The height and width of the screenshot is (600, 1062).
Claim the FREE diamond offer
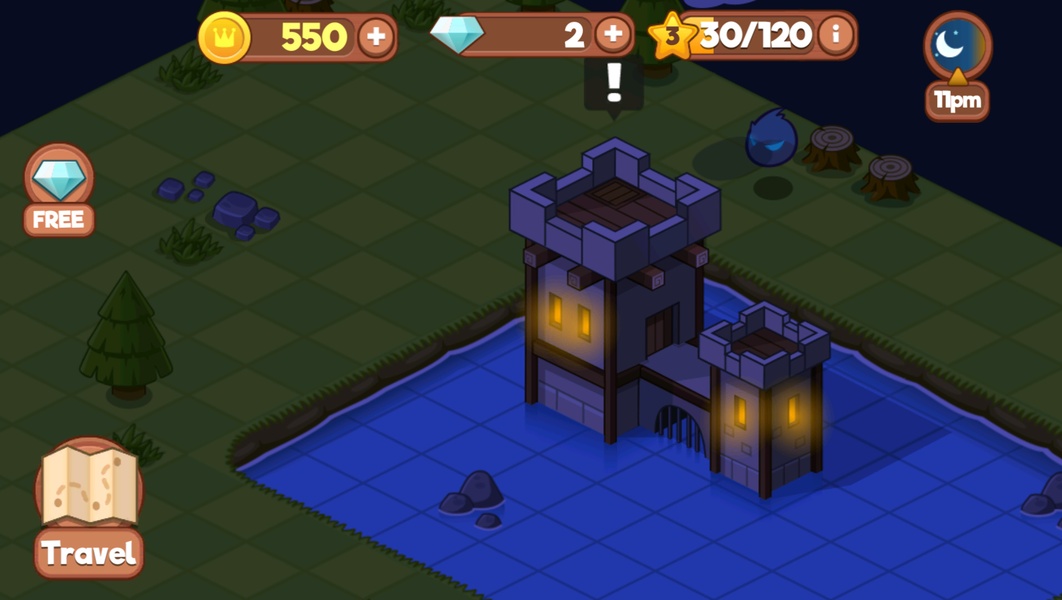pyautogui.click(x=59, y=190)
